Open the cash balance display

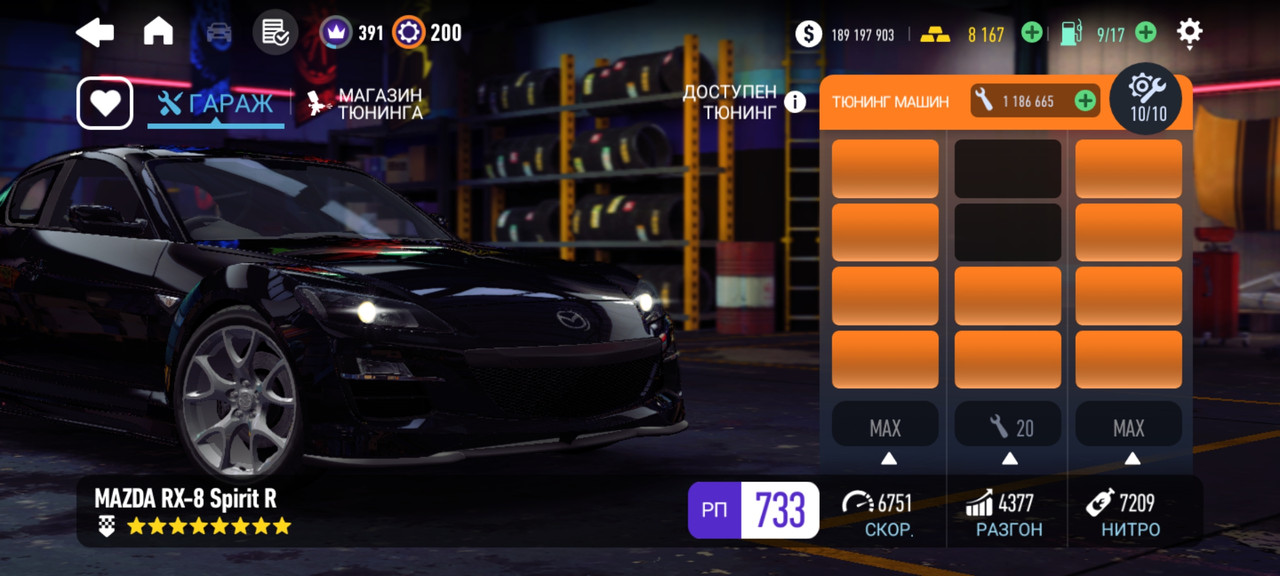pyautogui.click(x=847, y=34)
